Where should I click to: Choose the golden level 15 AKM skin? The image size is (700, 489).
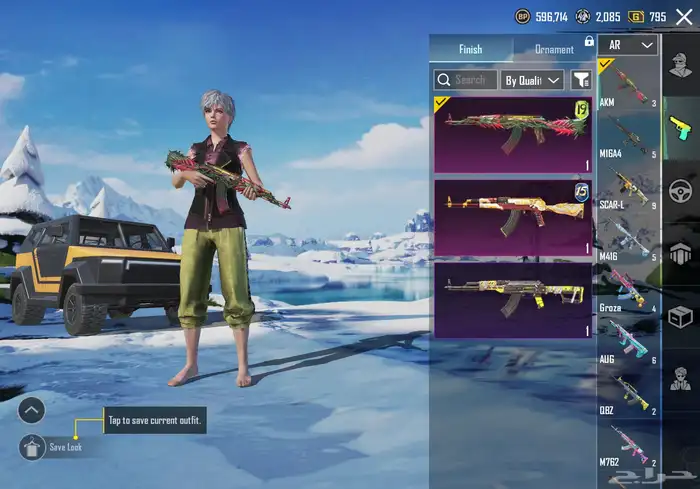click(513, 217)
